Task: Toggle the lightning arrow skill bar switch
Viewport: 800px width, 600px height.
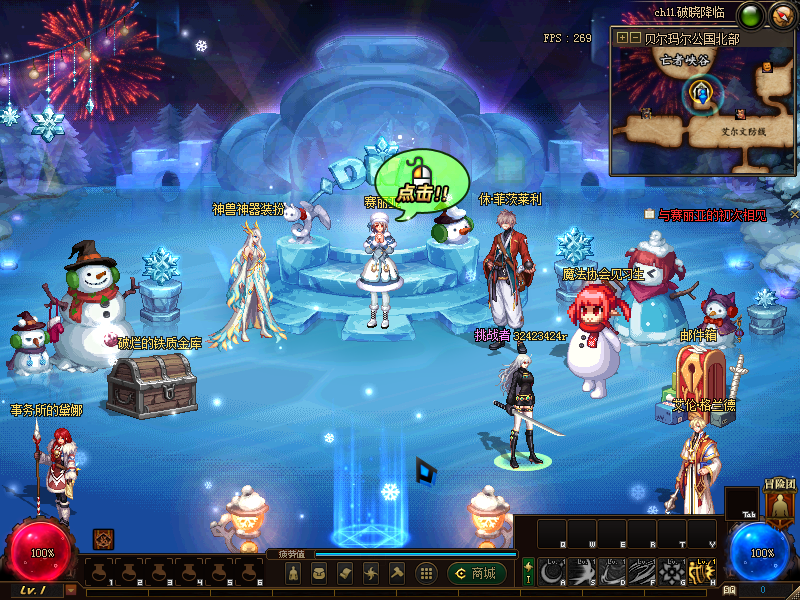Action: 528,573
